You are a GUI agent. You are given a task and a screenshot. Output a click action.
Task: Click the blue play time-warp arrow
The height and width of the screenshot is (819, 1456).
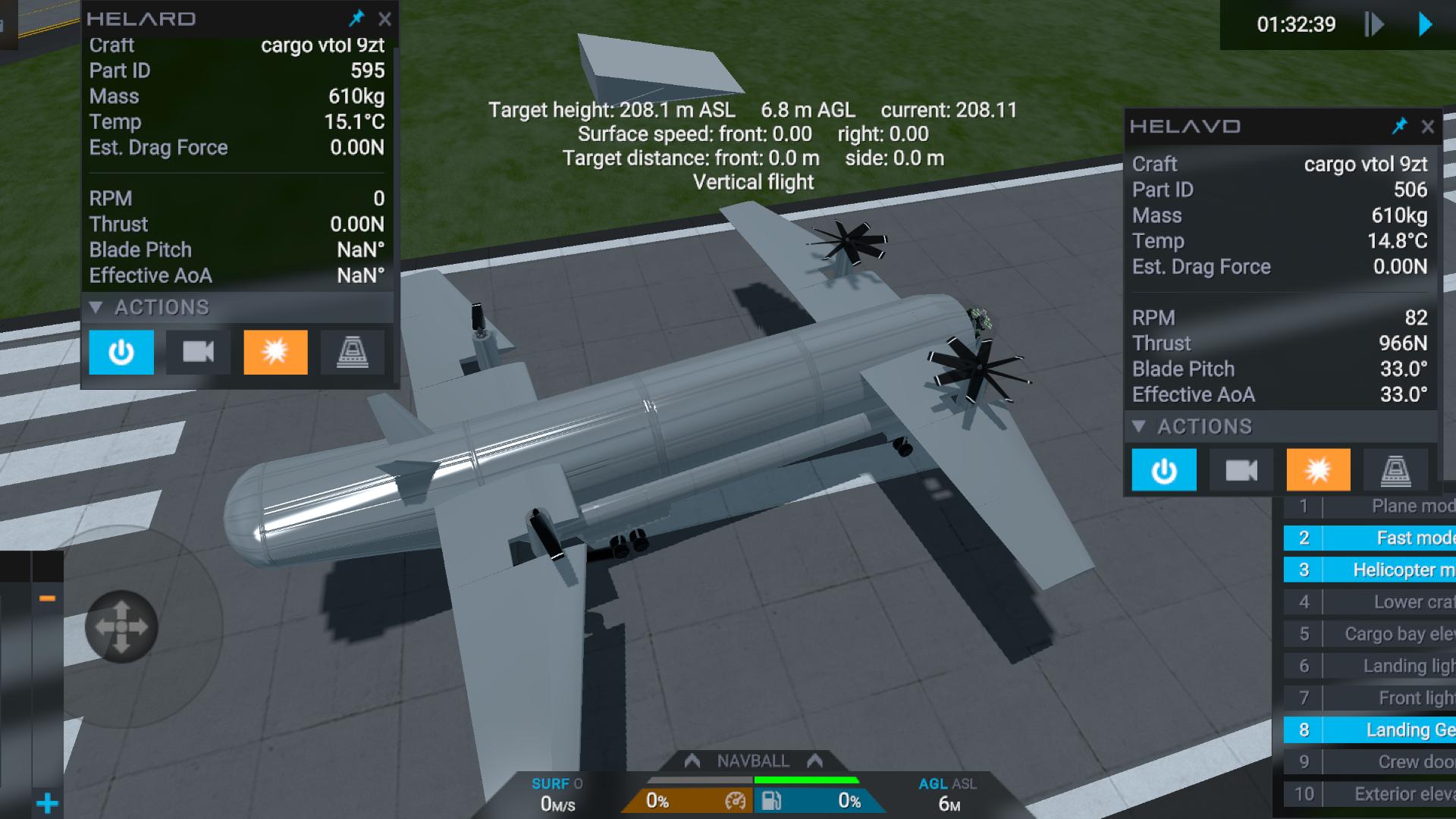(1426, 24)
